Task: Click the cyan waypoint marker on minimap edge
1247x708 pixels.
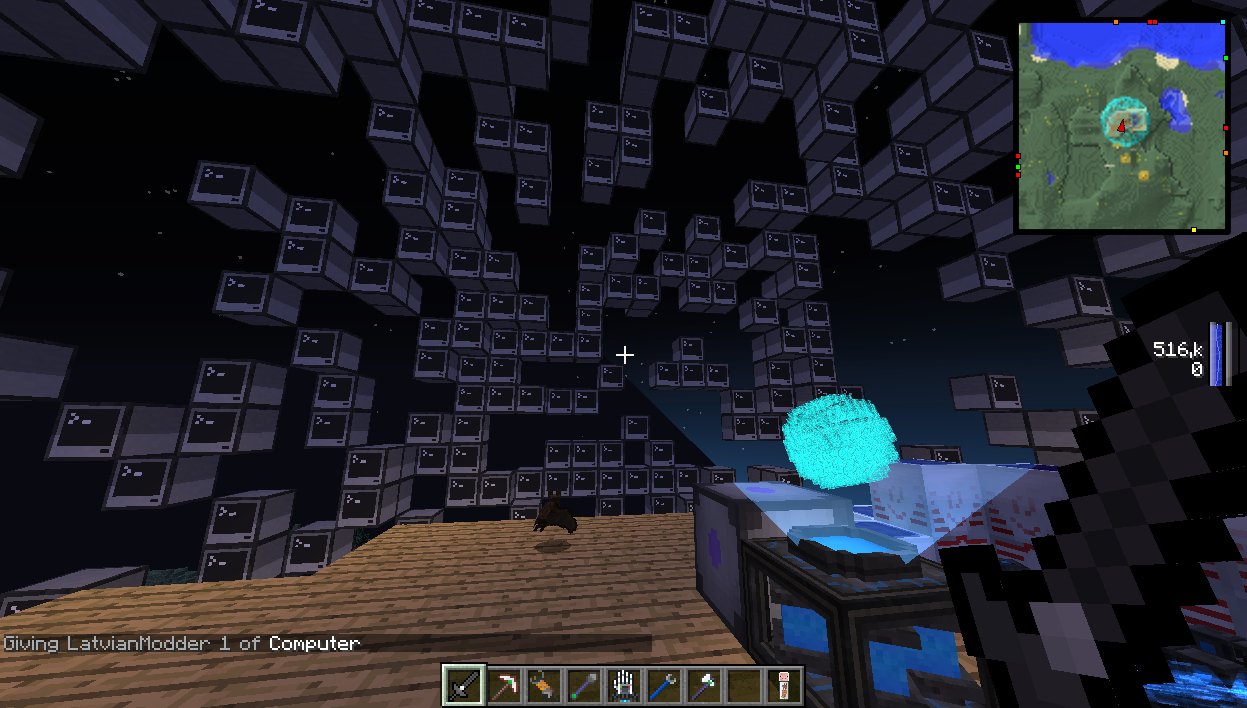Action: [x=1223, y=21]
